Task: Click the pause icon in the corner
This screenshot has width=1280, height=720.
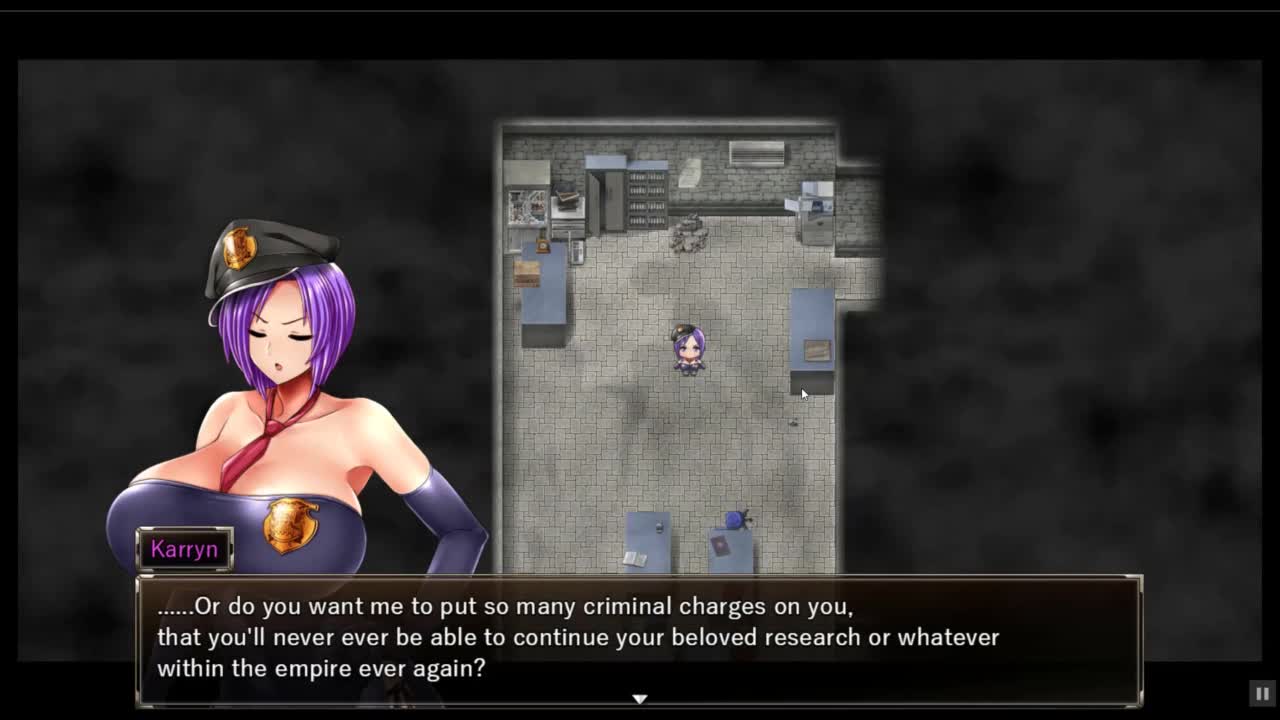Action: 1262,693
